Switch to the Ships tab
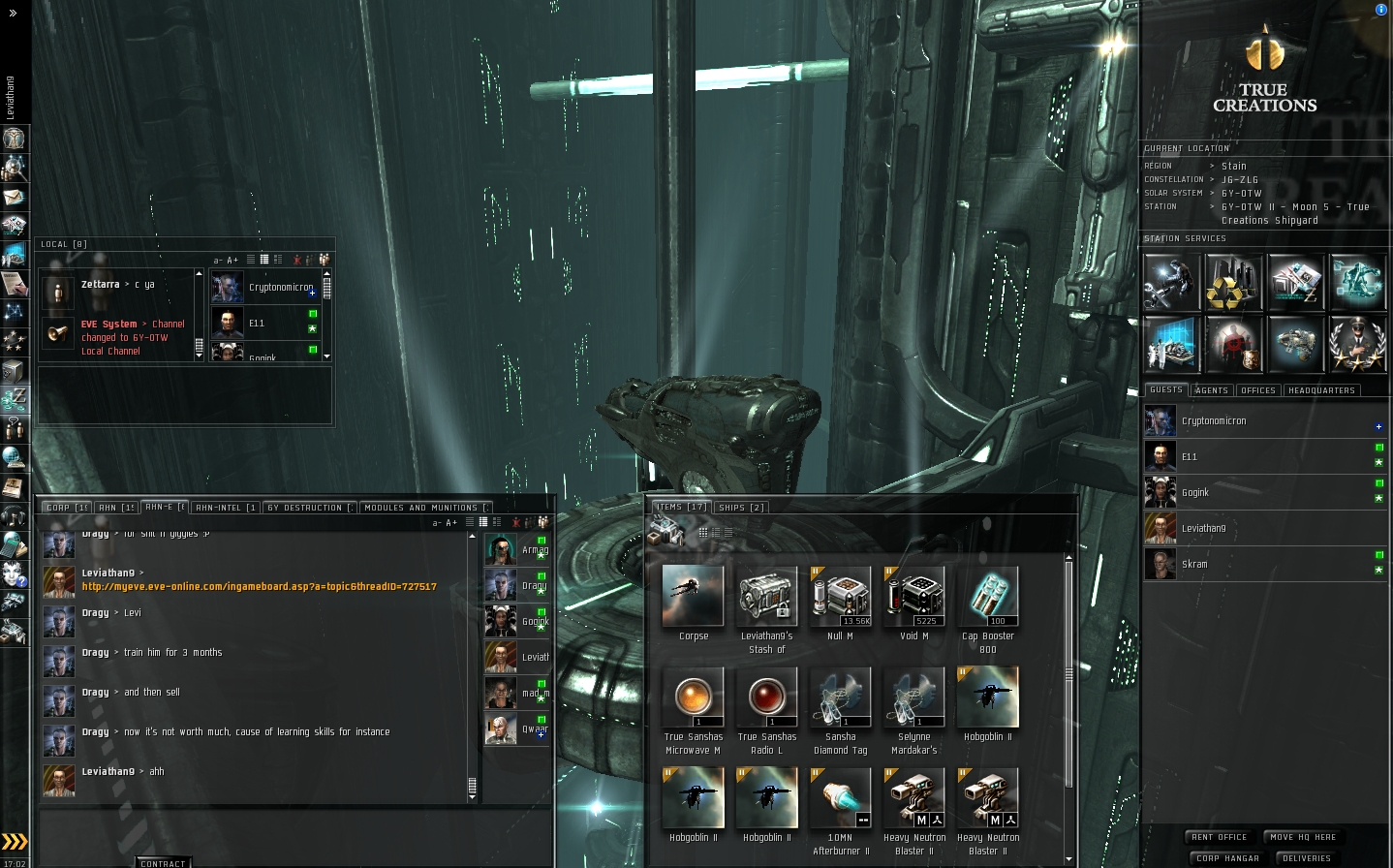The height and width of the screenshot is (868, 1393). (x=743, y=507)
